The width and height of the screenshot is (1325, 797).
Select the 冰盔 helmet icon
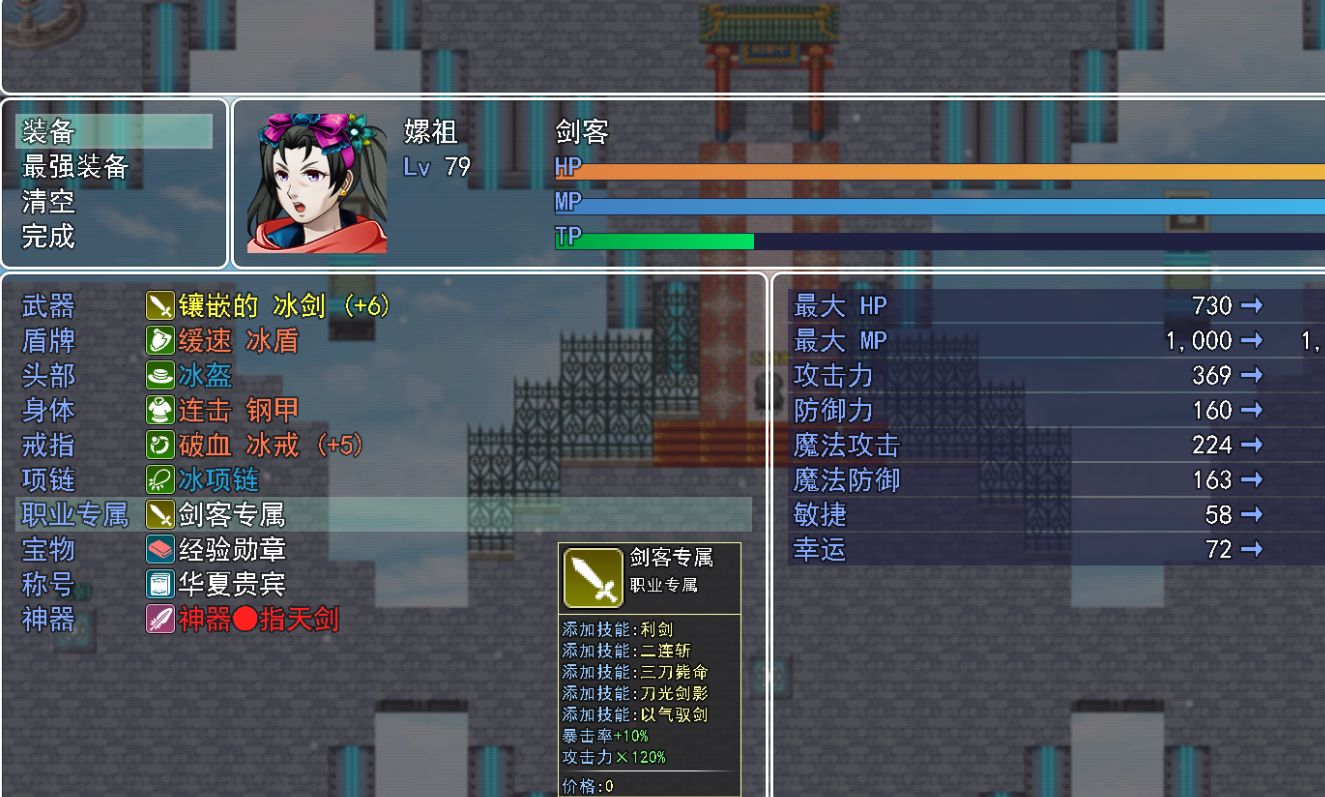coord(159,375)
